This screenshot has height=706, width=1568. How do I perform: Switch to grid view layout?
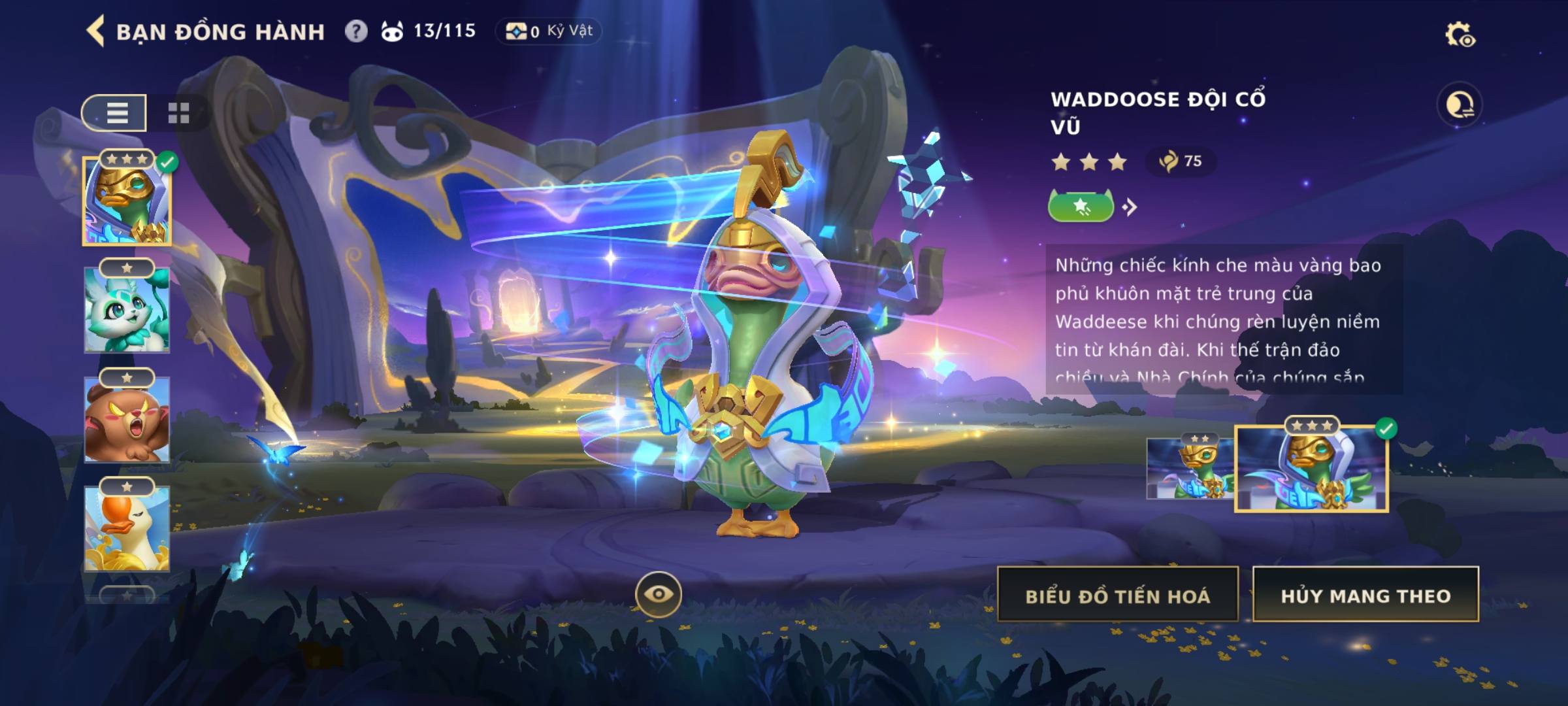pos(178,113)
